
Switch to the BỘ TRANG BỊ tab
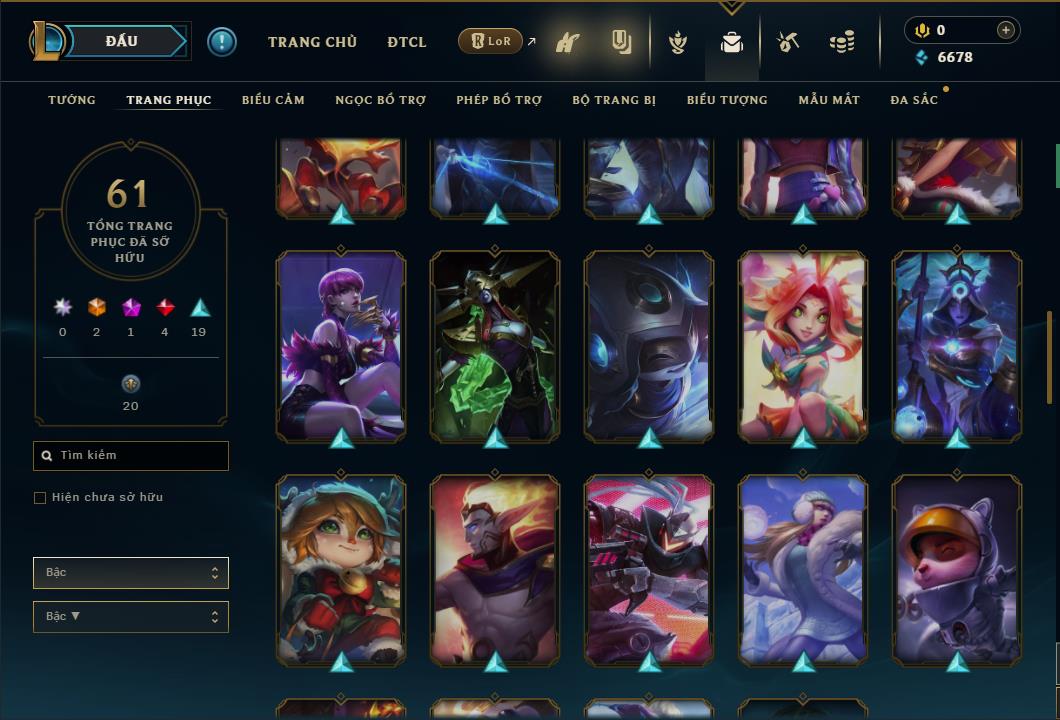(614, 100)
